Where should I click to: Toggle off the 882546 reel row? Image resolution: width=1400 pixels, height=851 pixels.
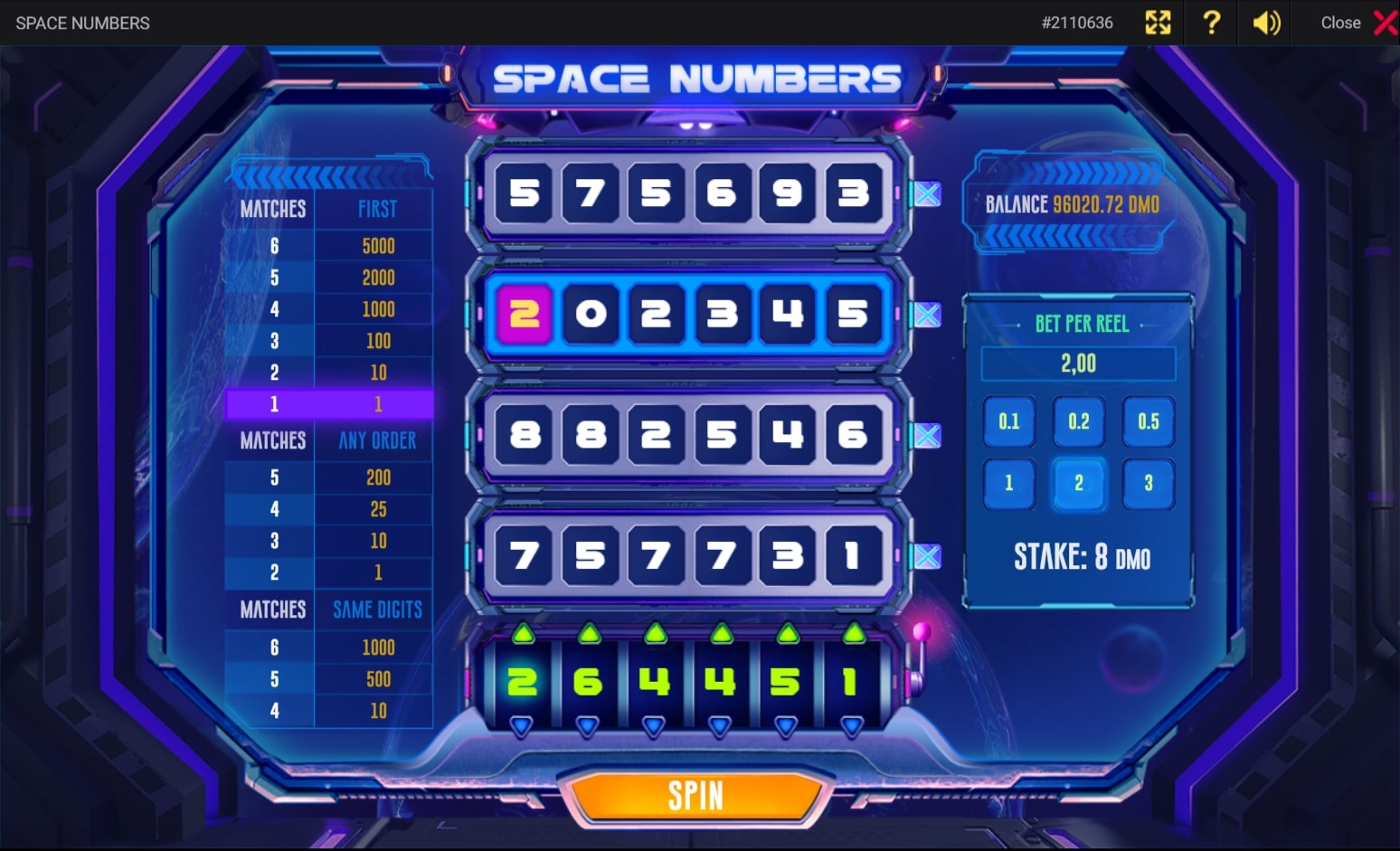(926, 437)
